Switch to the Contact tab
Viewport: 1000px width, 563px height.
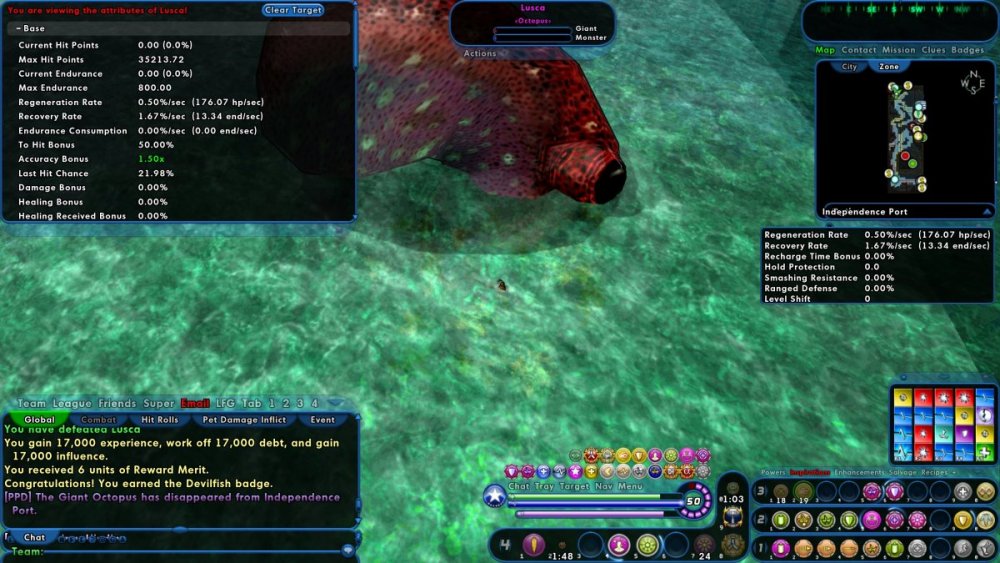tap(859, 50)
